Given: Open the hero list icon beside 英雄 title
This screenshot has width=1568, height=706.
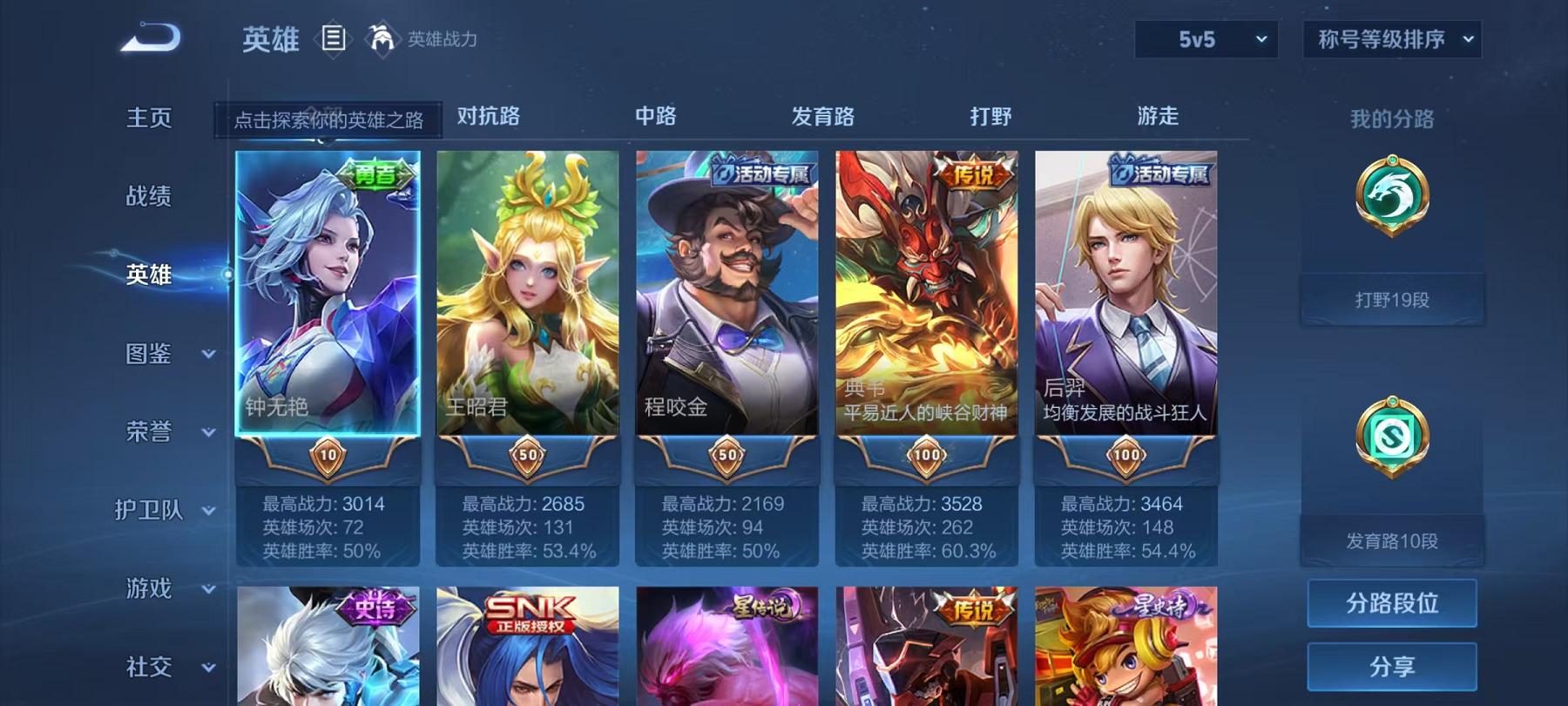Looking at the screenshot, I should pos(332,38).
